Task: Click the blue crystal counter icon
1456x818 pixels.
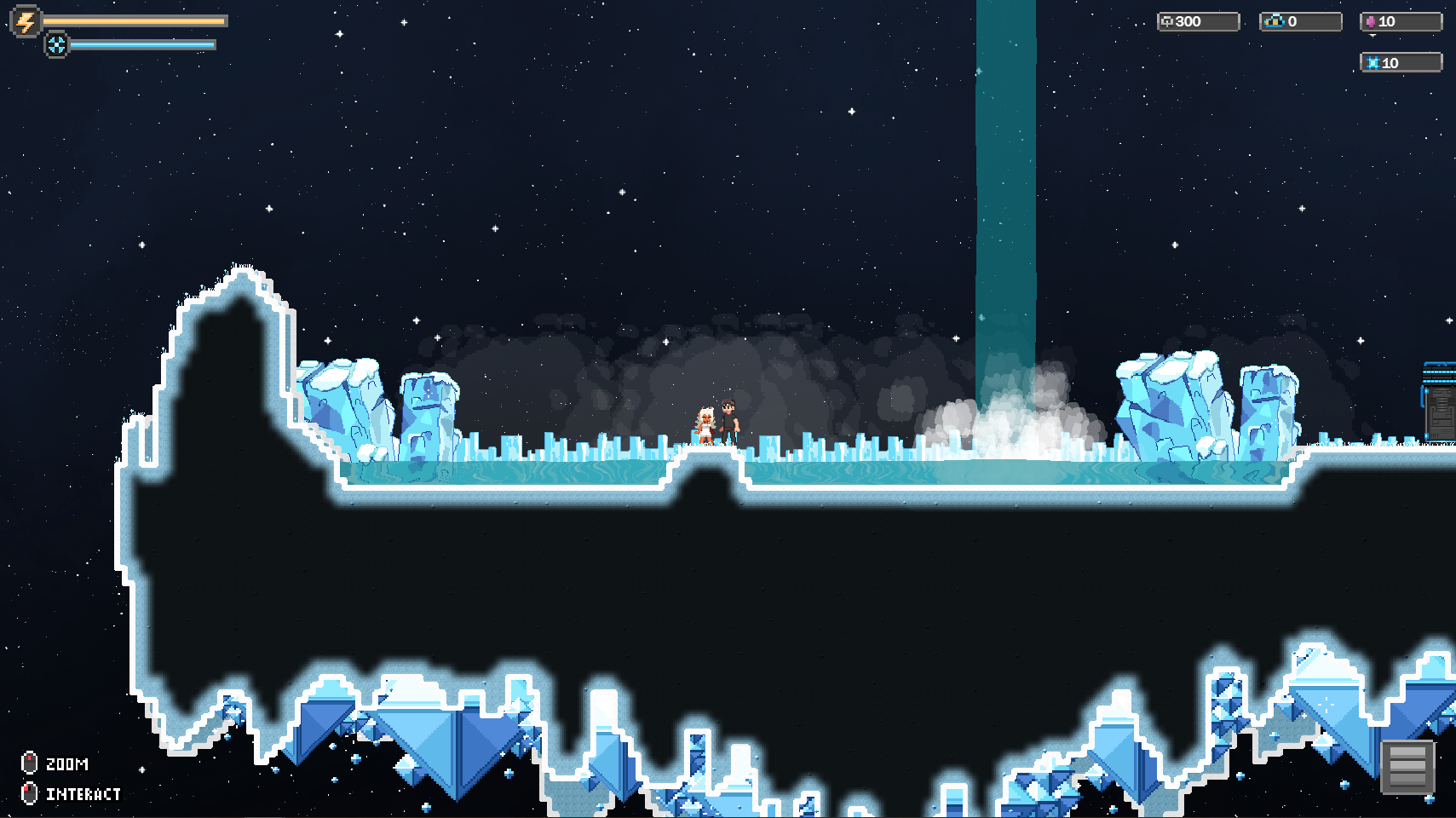Action: pos(1375,61)
